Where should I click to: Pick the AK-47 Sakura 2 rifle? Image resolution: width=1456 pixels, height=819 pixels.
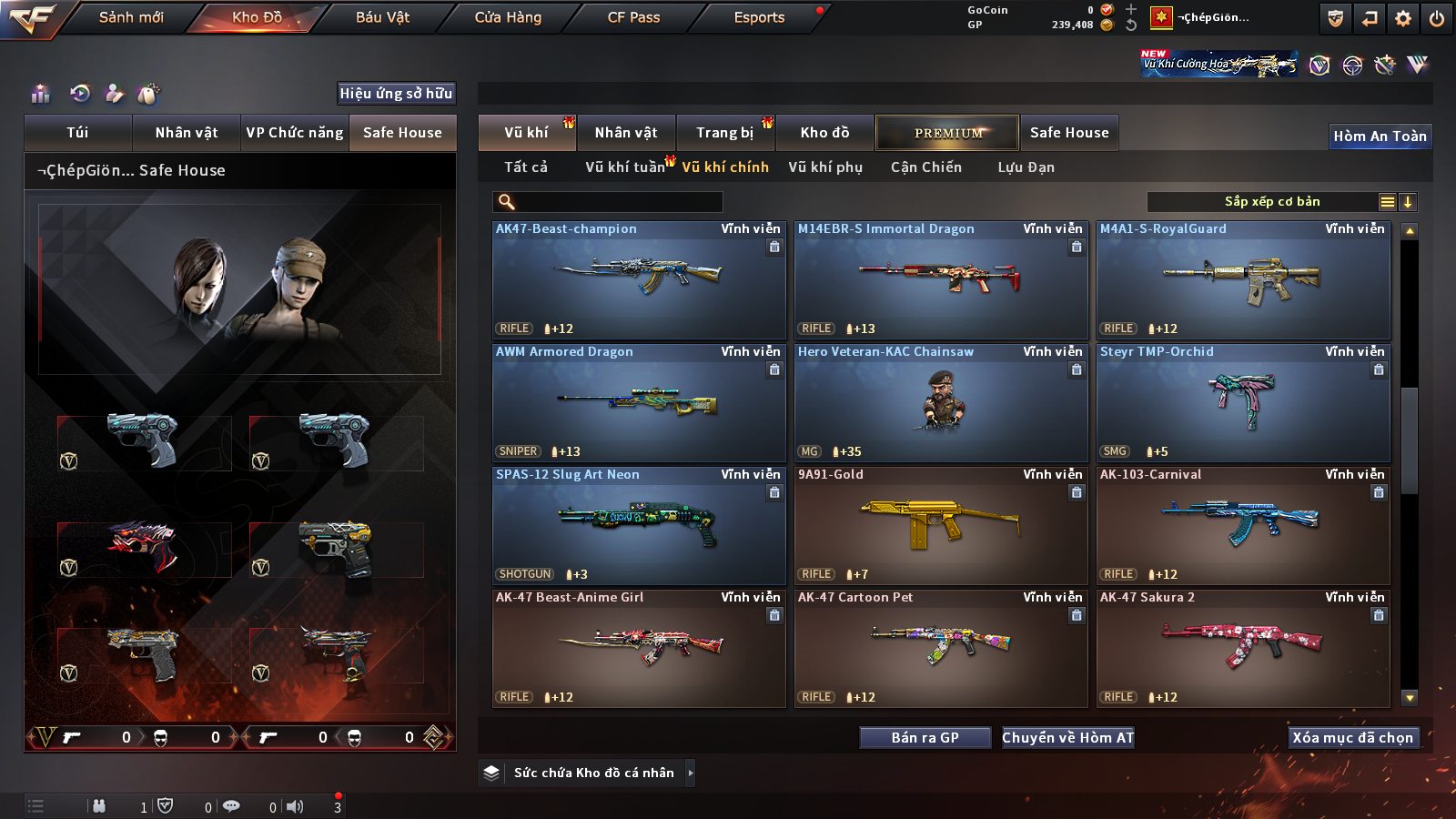[x=1243, y=649]
